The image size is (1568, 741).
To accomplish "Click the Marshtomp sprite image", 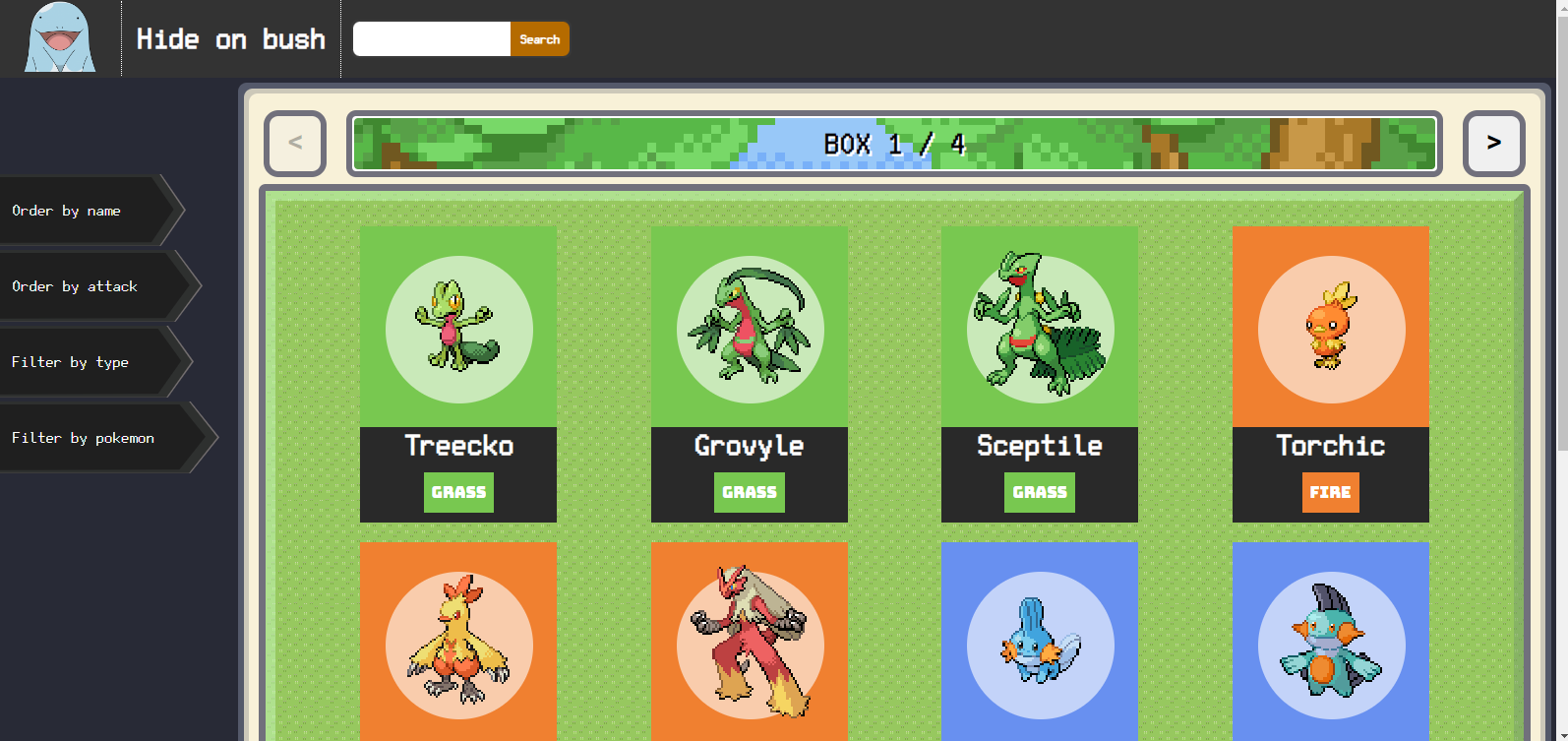I will coord(1330,645).
